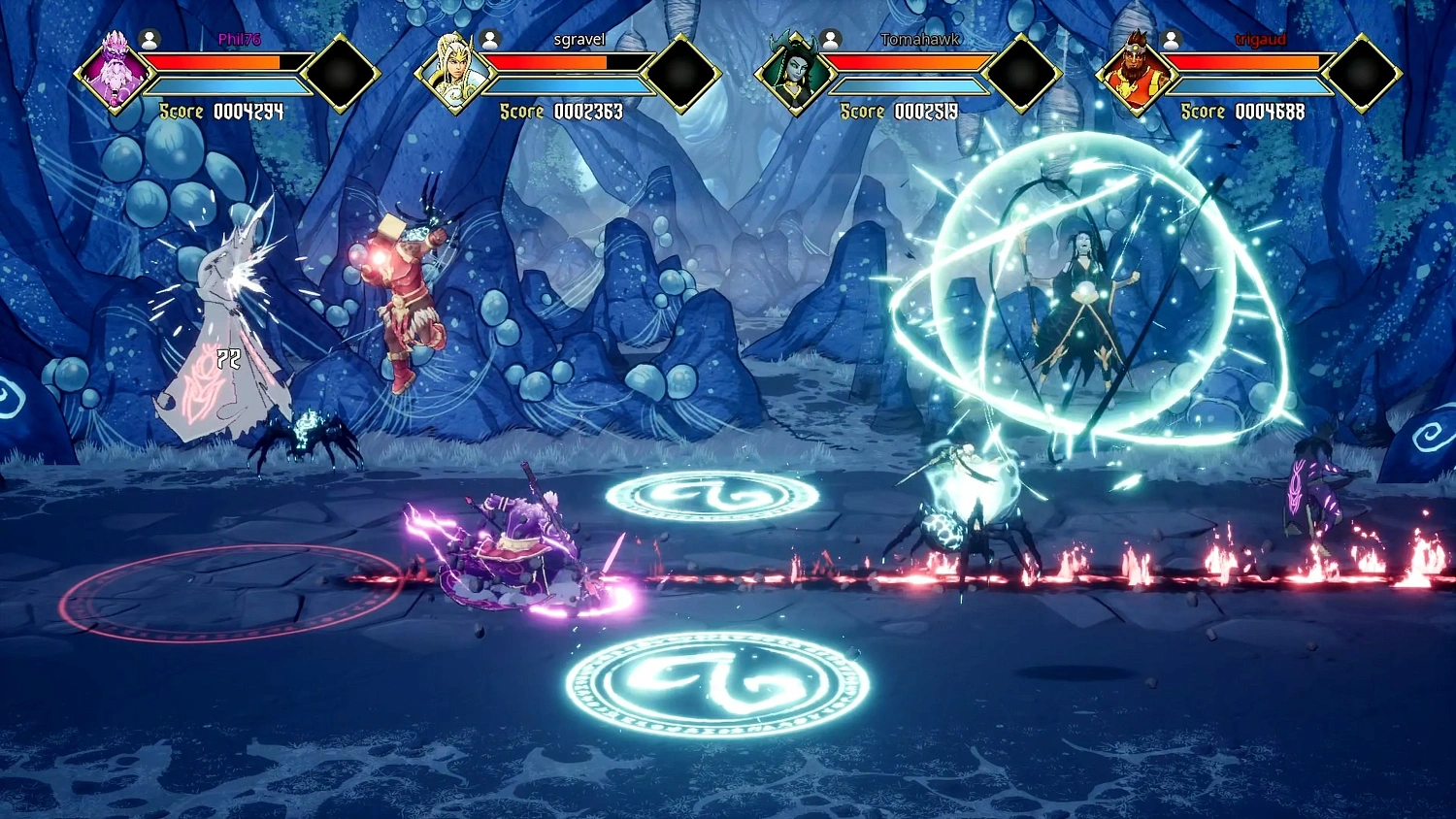The height and width of the screenshot is (819, 1456).
Task: Click Phil76's player silhouette icon
Action: (149, 40)
